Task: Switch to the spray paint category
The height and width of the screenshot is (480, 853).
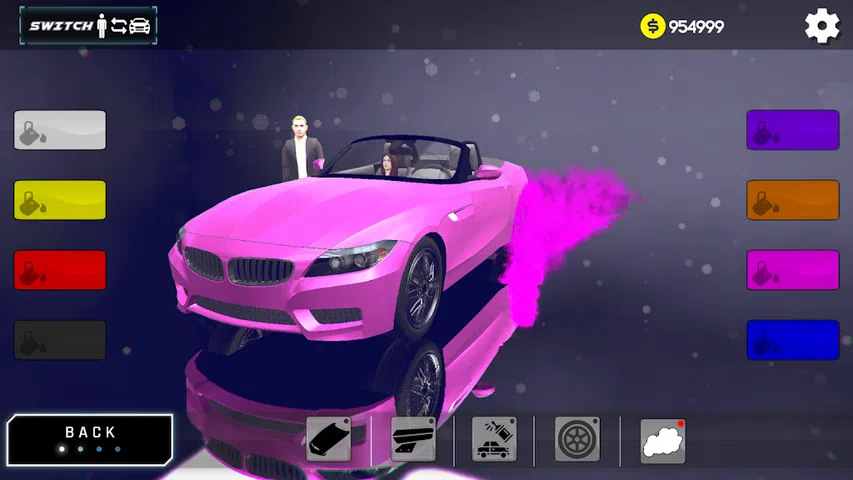Action: point(494,439)
